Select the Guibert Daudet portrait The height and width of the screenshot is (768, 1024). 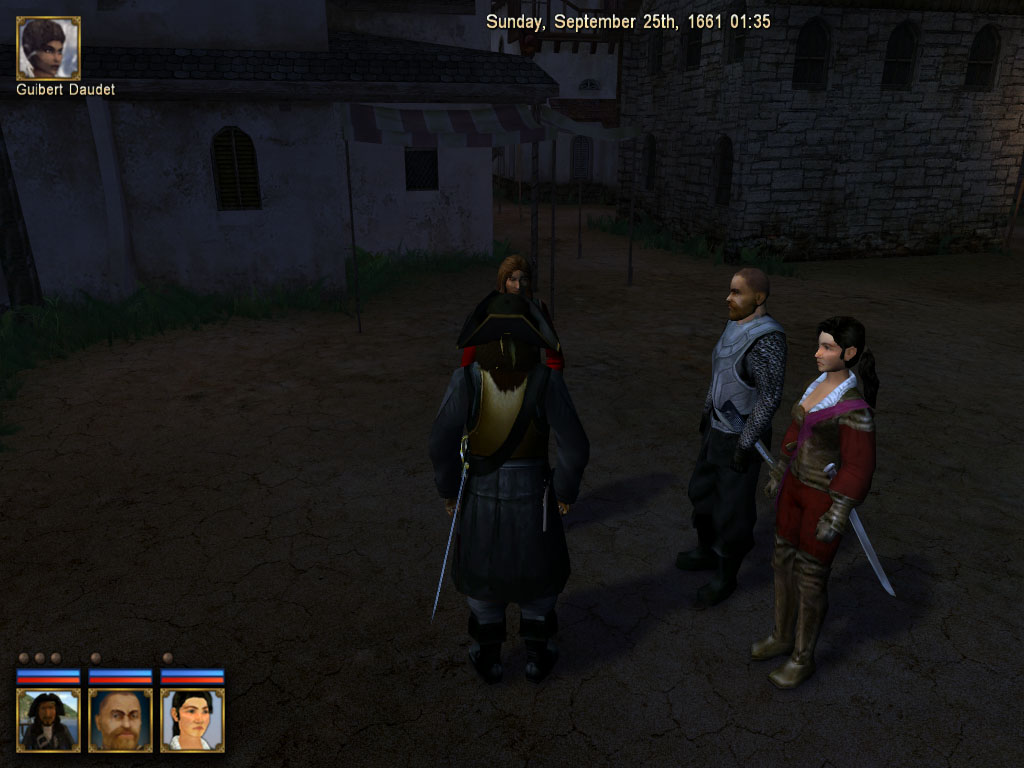[x=48, y=48]
